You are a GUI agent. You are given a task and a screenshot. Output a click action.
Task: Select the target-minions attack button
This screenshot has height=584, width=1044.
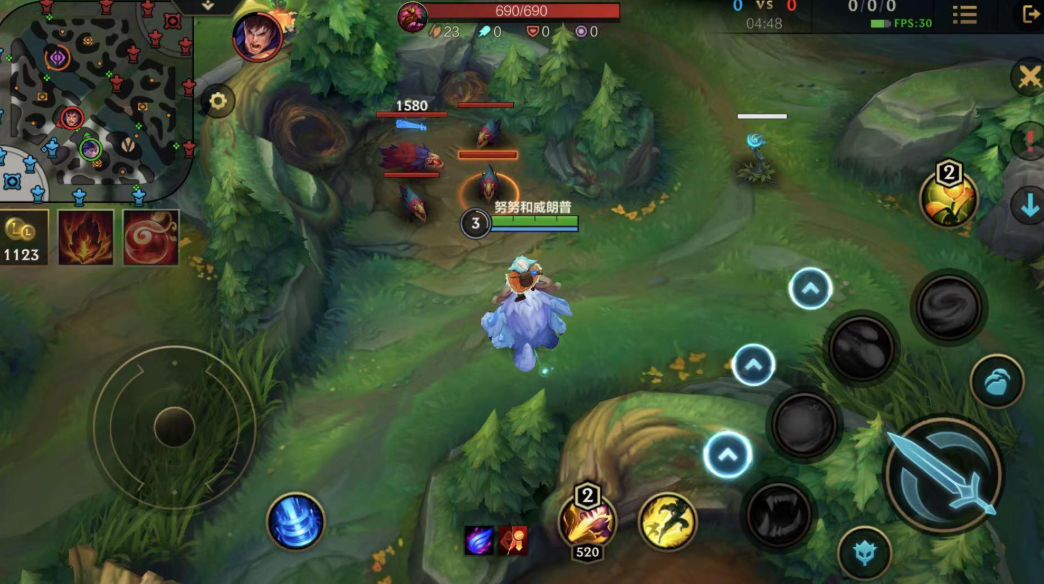pos(864,553)
